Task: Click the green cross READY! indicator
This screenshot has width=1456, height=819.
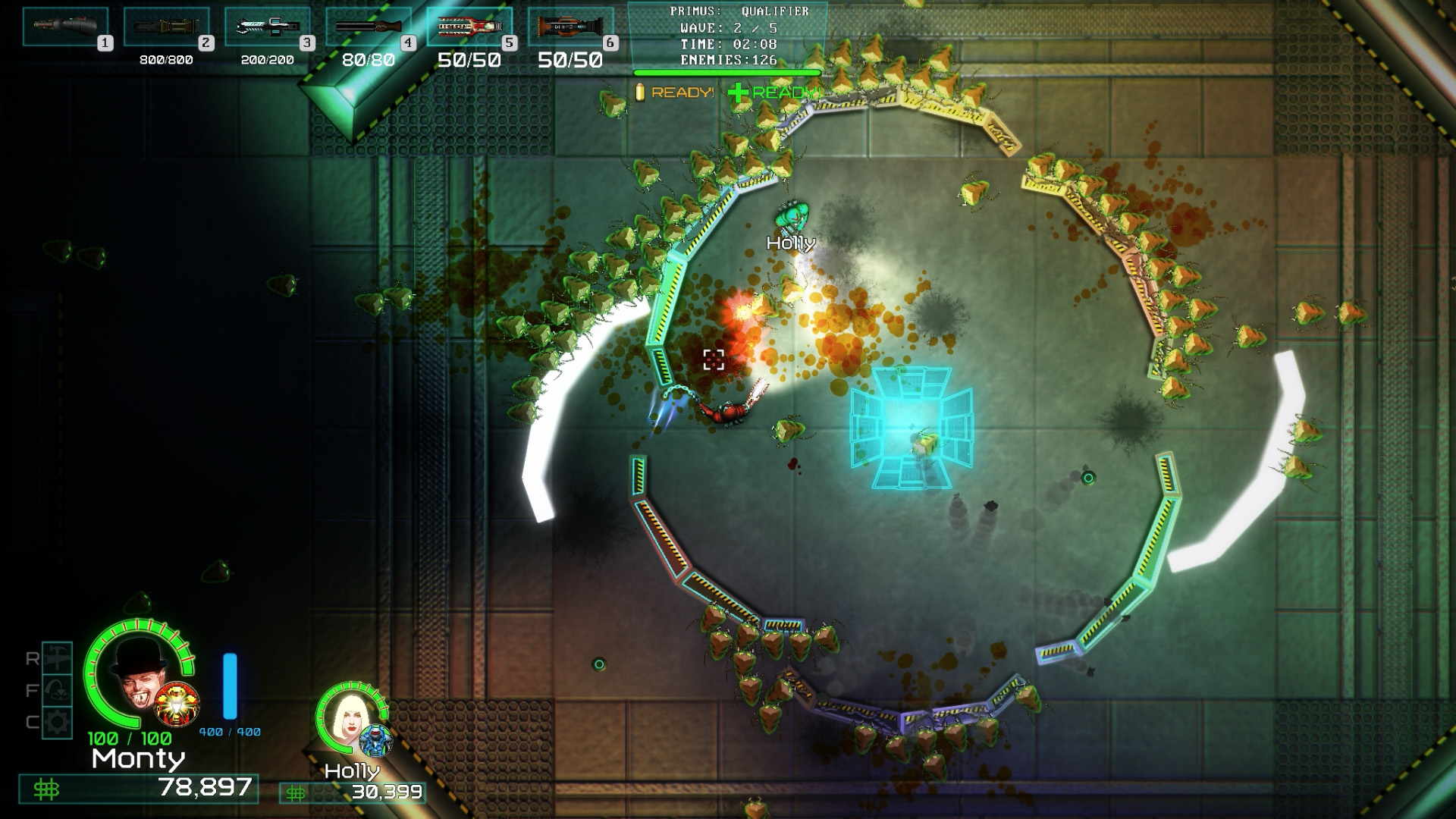Action: [x=773, y=93]
